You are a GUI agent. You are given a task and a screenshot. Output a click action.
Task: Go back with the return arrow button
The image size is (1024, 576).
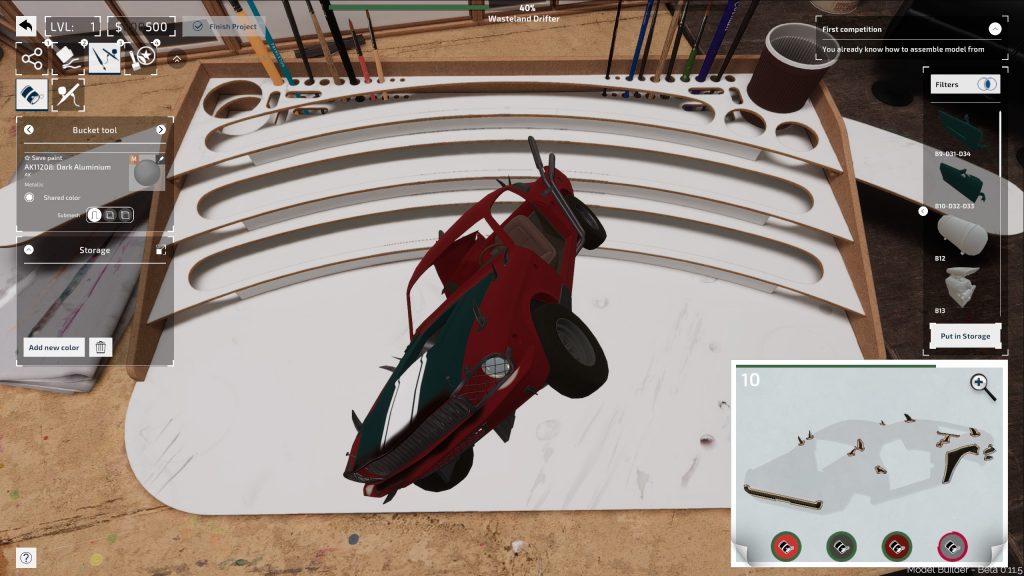26,27
